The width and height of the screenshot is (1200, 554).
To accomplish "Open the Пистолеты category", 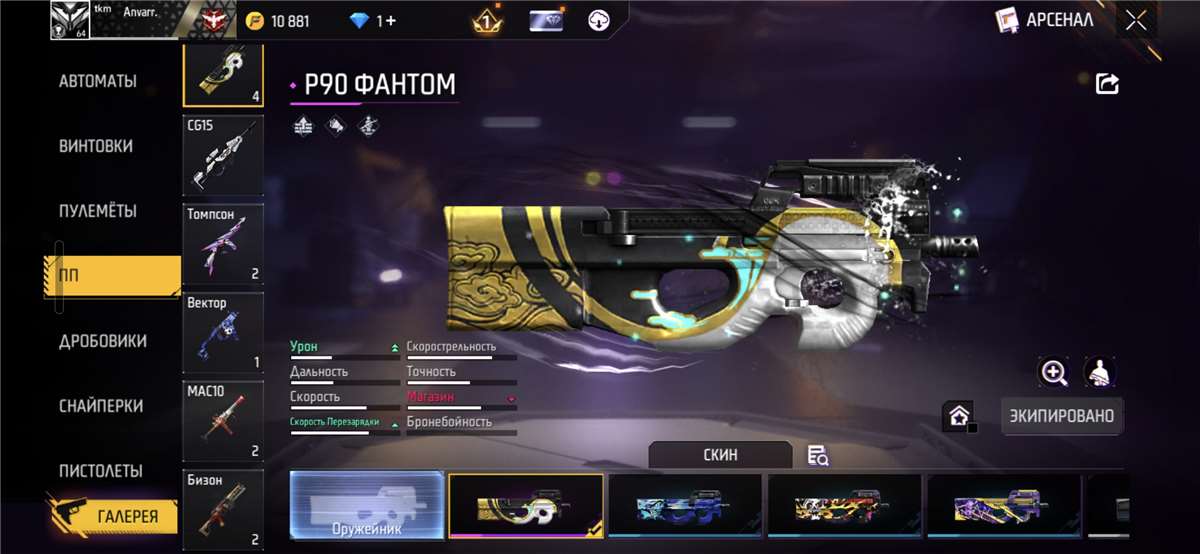I will 100,471.
